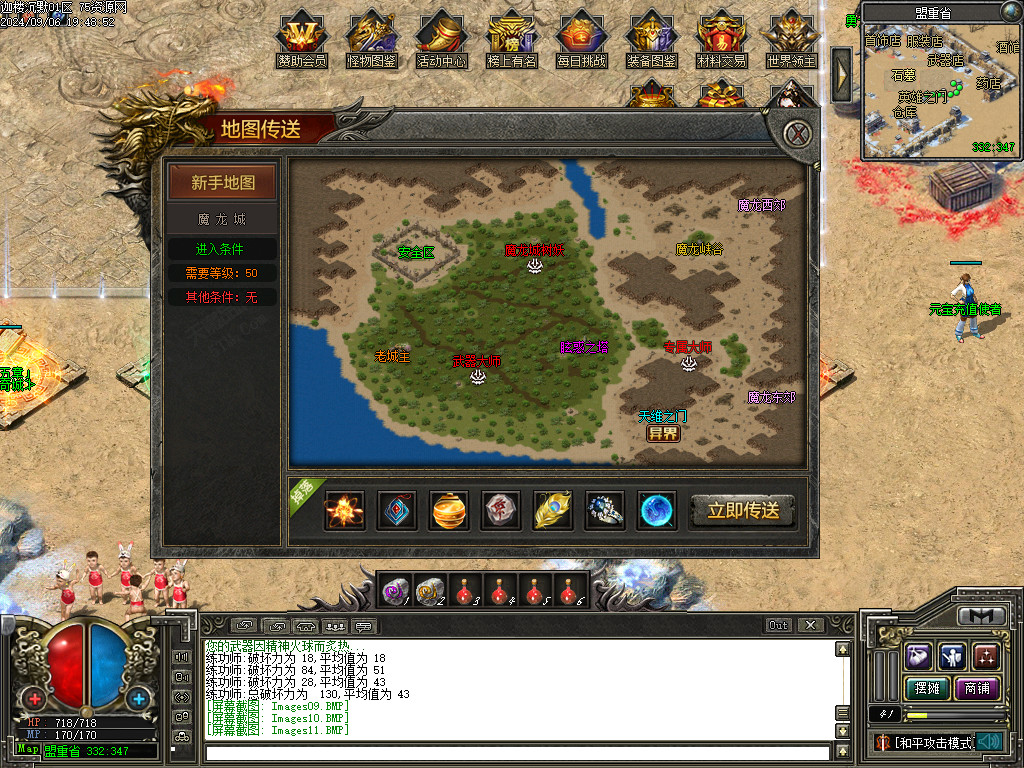Select the golden feather drop item icon
This screenshot has width=1024, height=768.
click(x=553, y=510)
